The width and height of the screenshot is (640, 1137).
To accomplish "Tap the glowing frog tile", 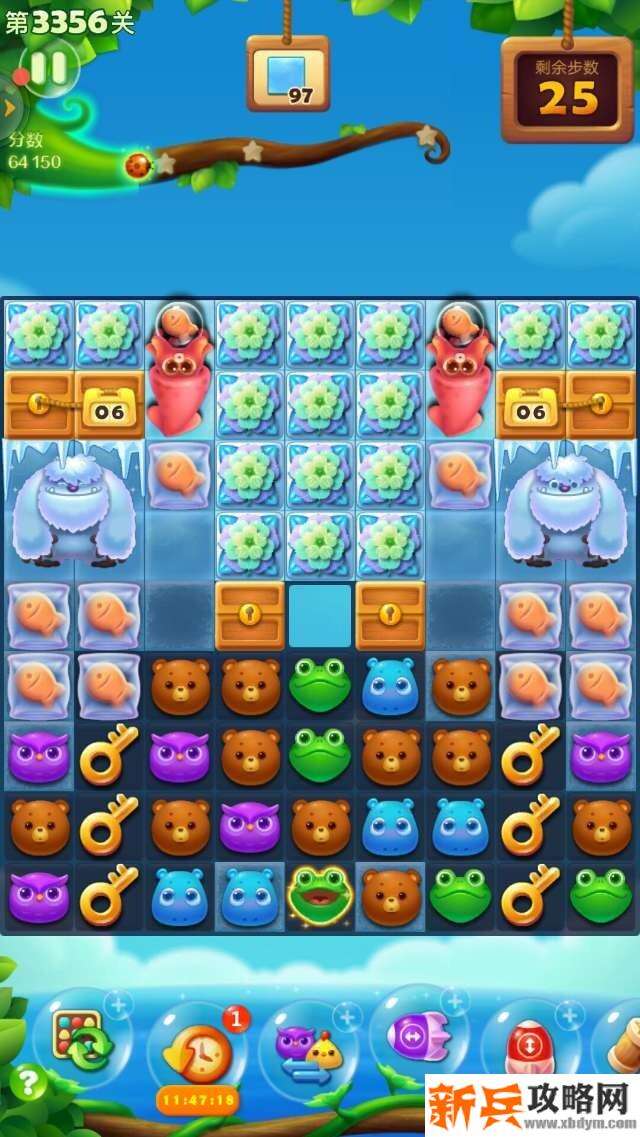I will coord(319,895).
